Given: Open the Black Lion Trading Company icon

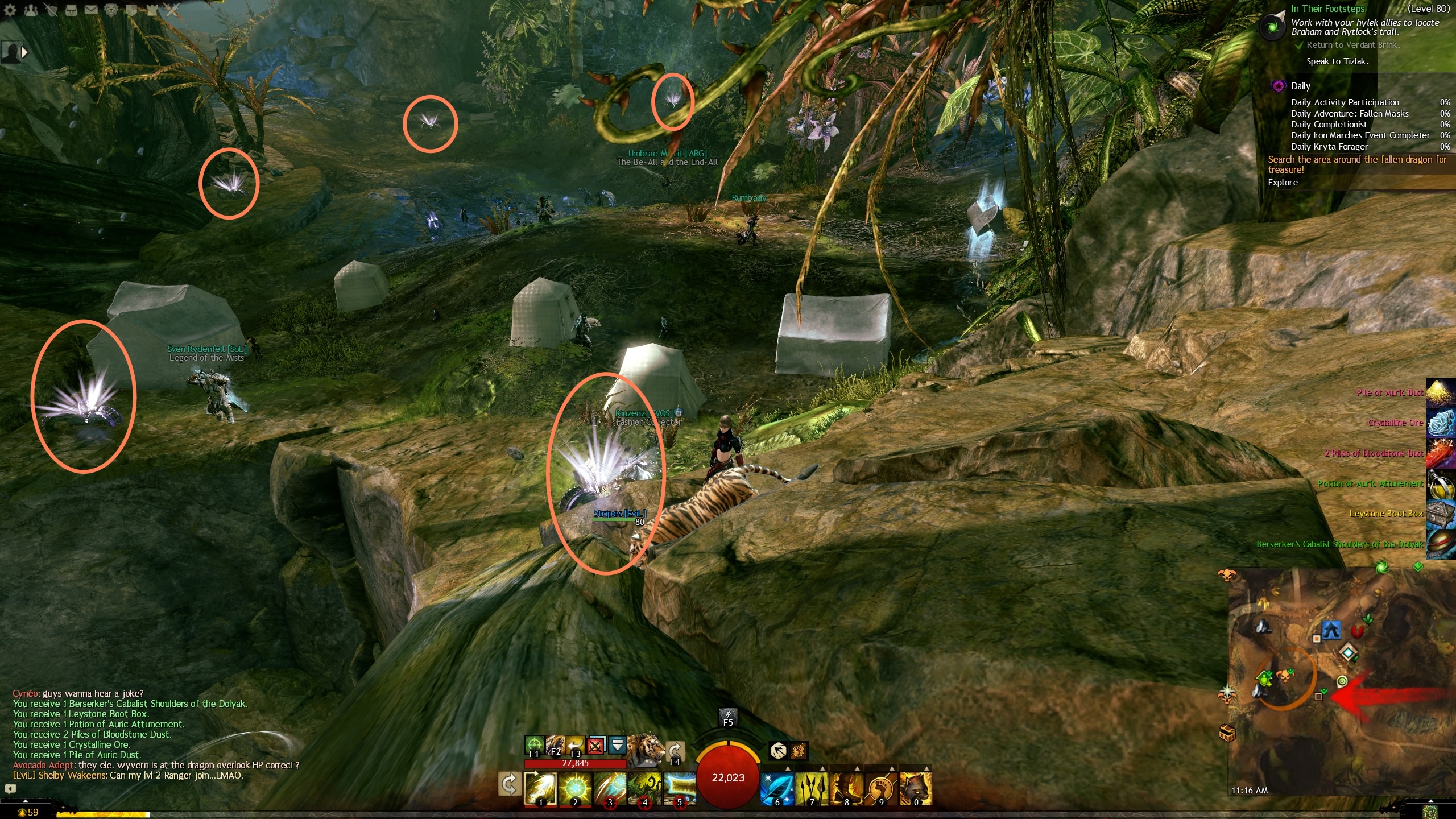Looking at the screenshot, I should click(111, 10).
